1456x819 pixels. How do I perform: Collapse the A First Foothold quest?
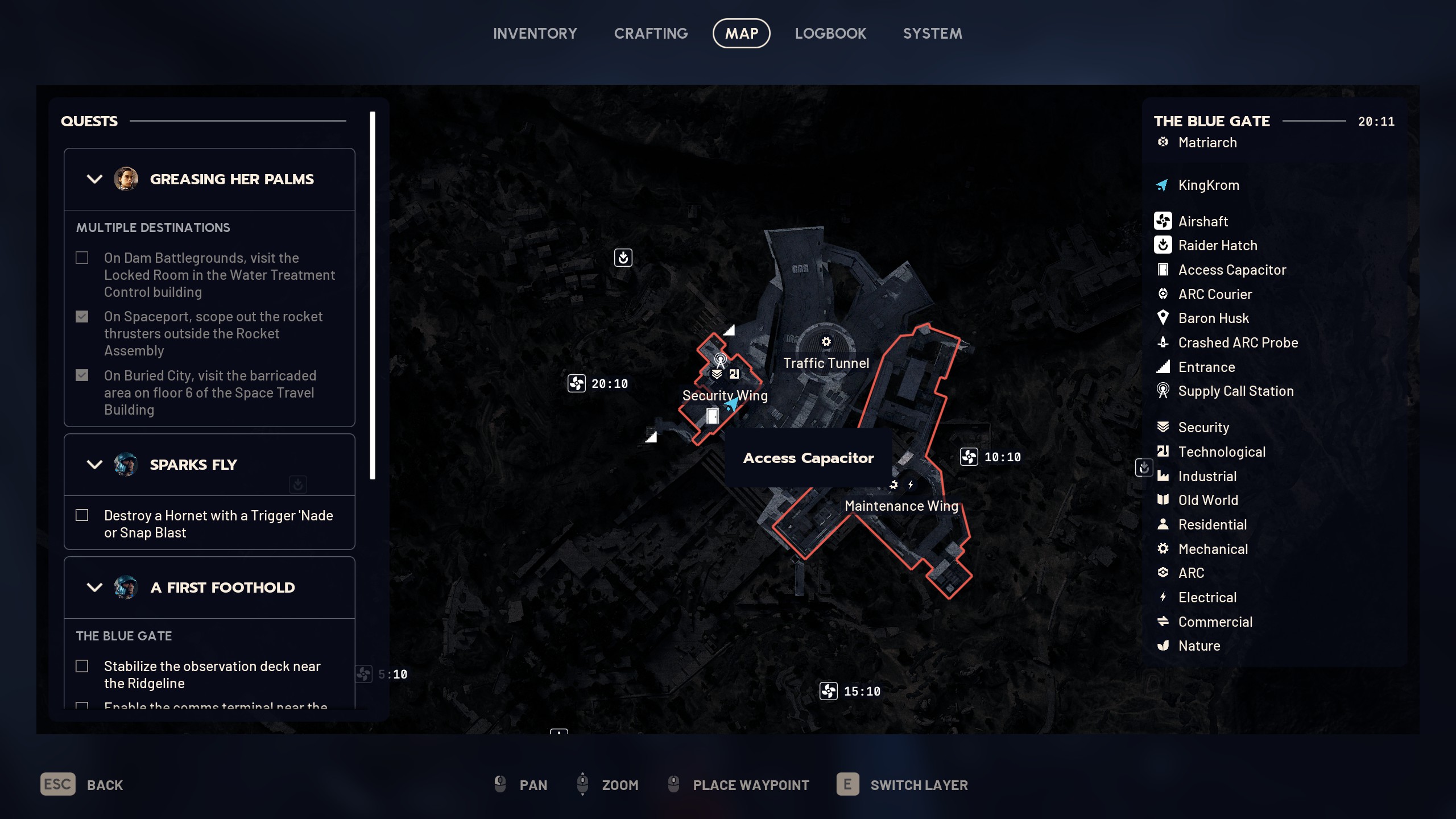(x=94, y=588)
